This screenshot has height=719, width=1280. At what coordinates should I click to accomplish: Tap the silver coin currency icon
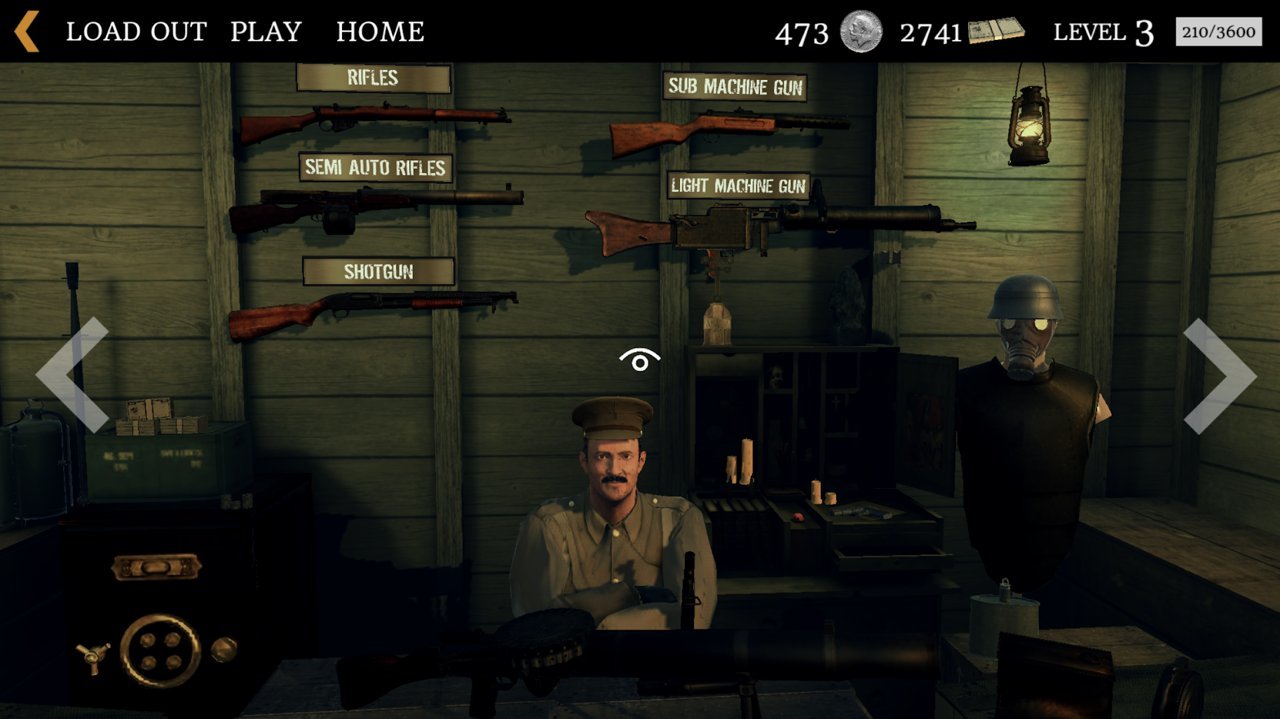[861, 31]
